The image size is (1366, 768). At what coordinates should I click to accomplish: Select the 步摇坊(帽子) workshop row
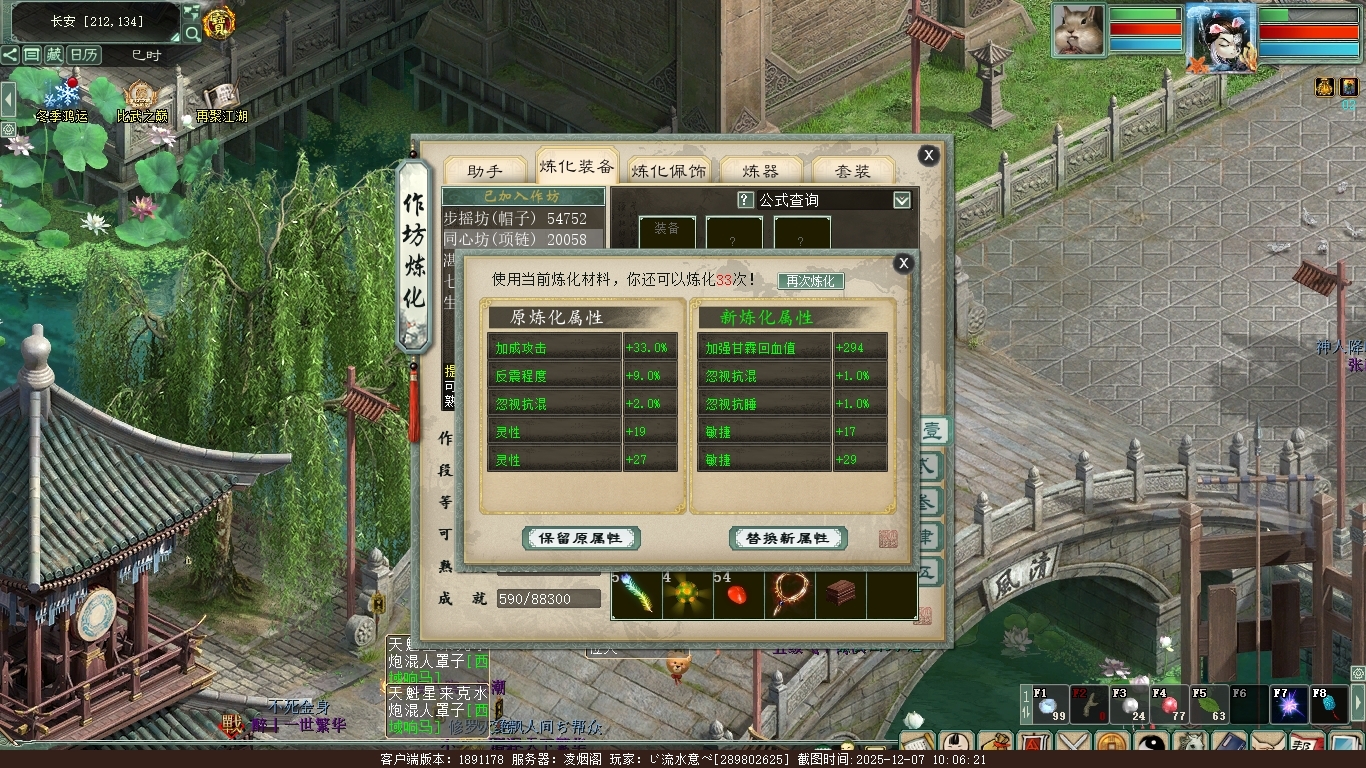515,218
